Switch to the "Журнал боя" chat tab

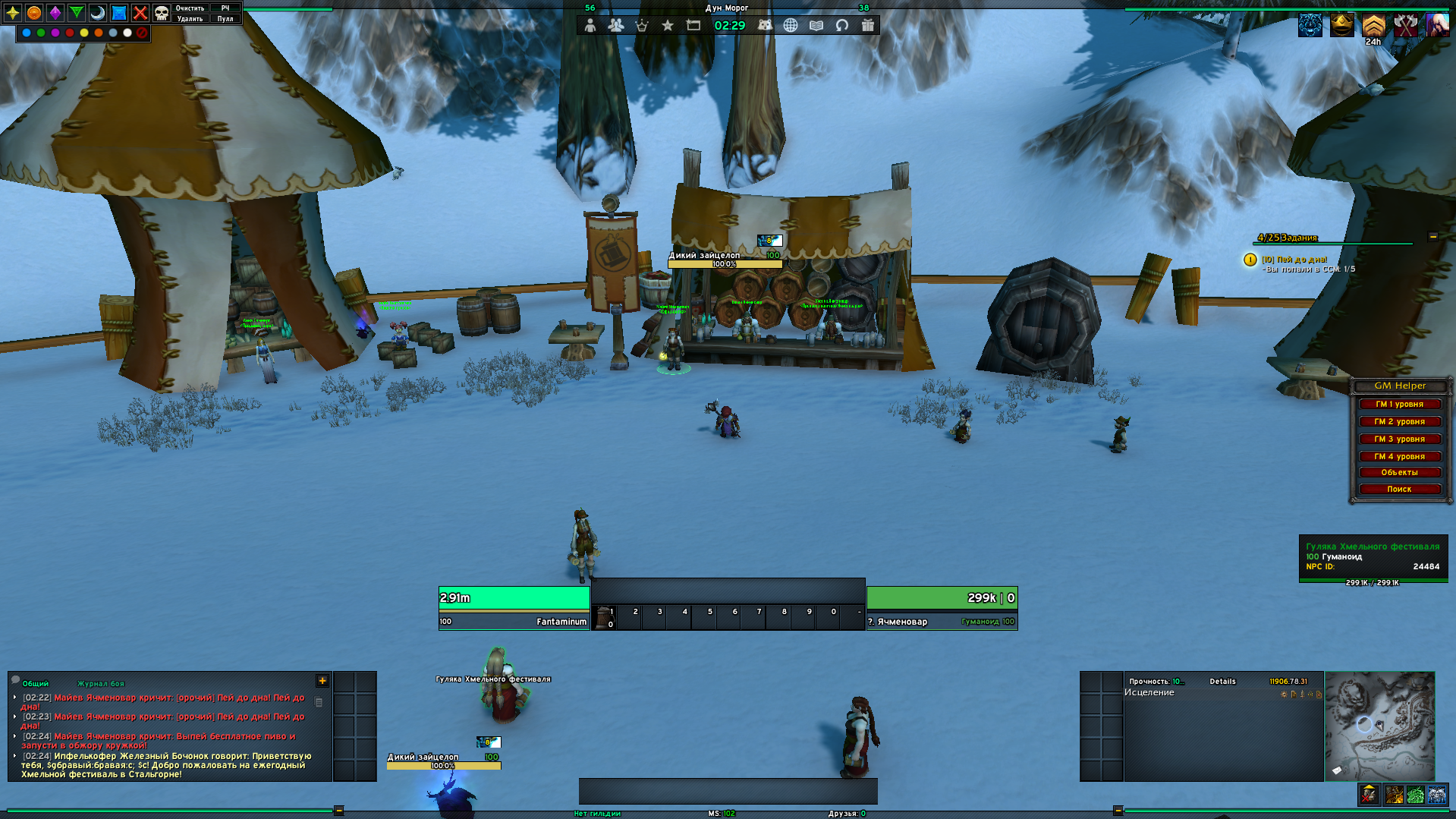click(100, 684)
